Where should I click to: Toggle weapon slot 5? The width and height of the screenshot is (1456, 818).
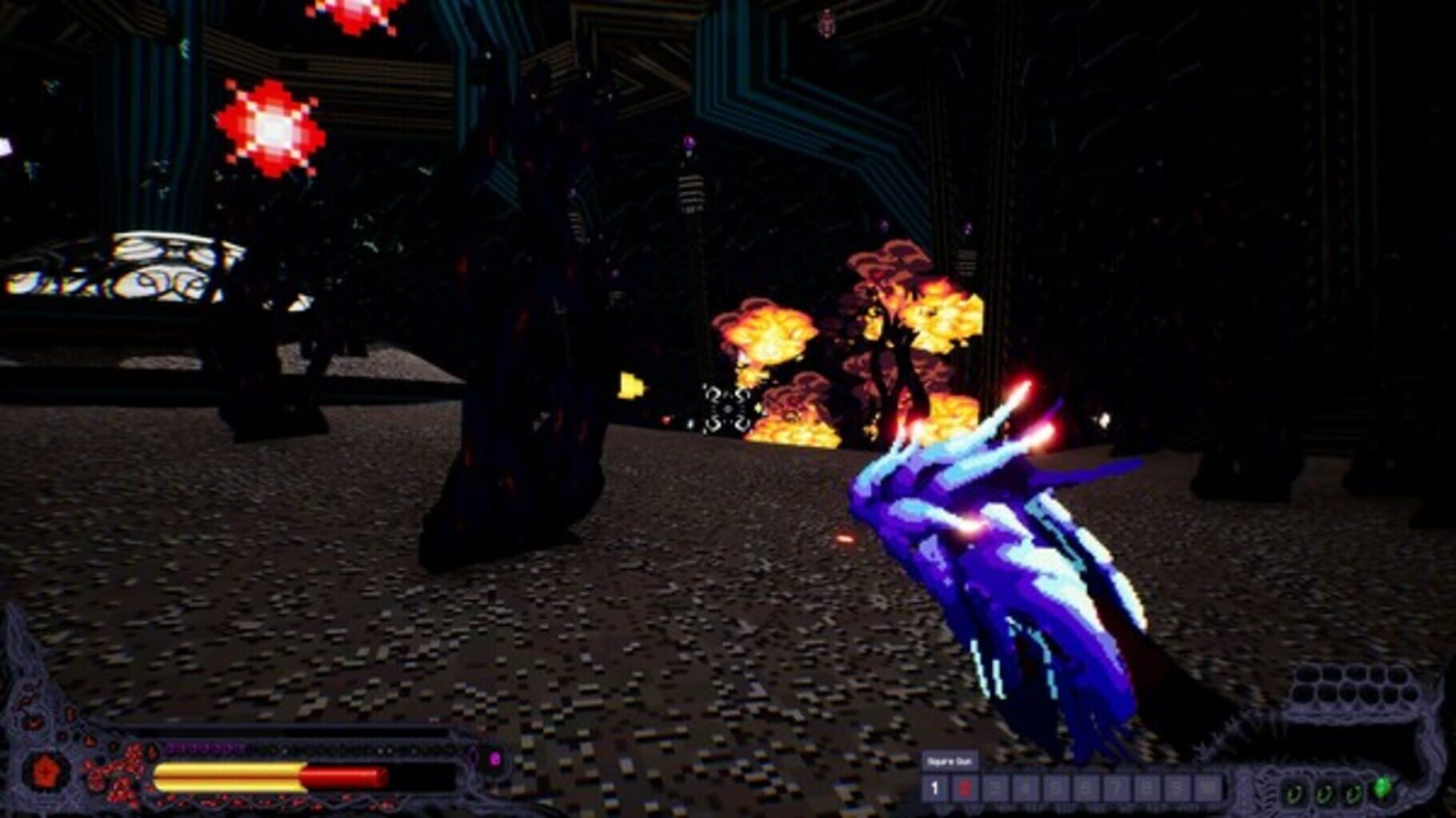click(x=1054, y=788)
